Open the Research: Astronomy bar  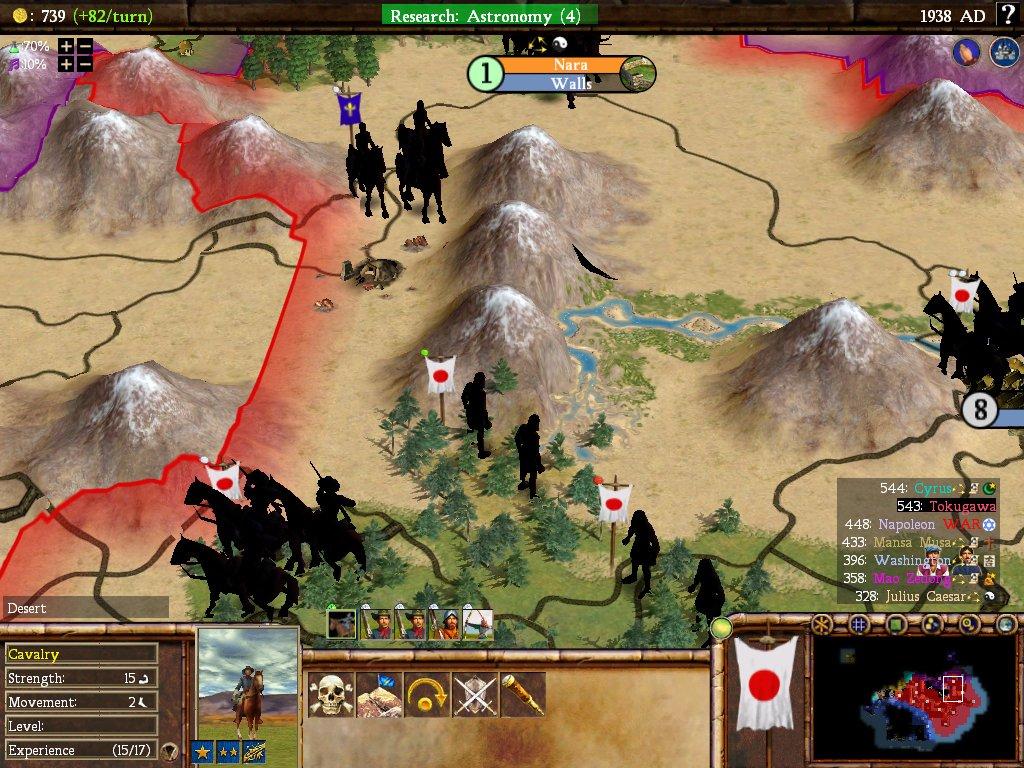point(489,15)
